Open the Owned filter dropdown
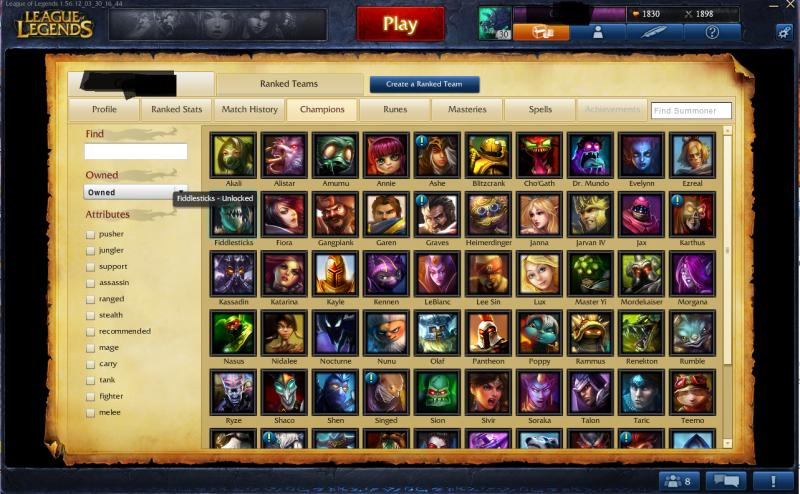This screenshot has height=494, width=800. [x=136, y=192]
